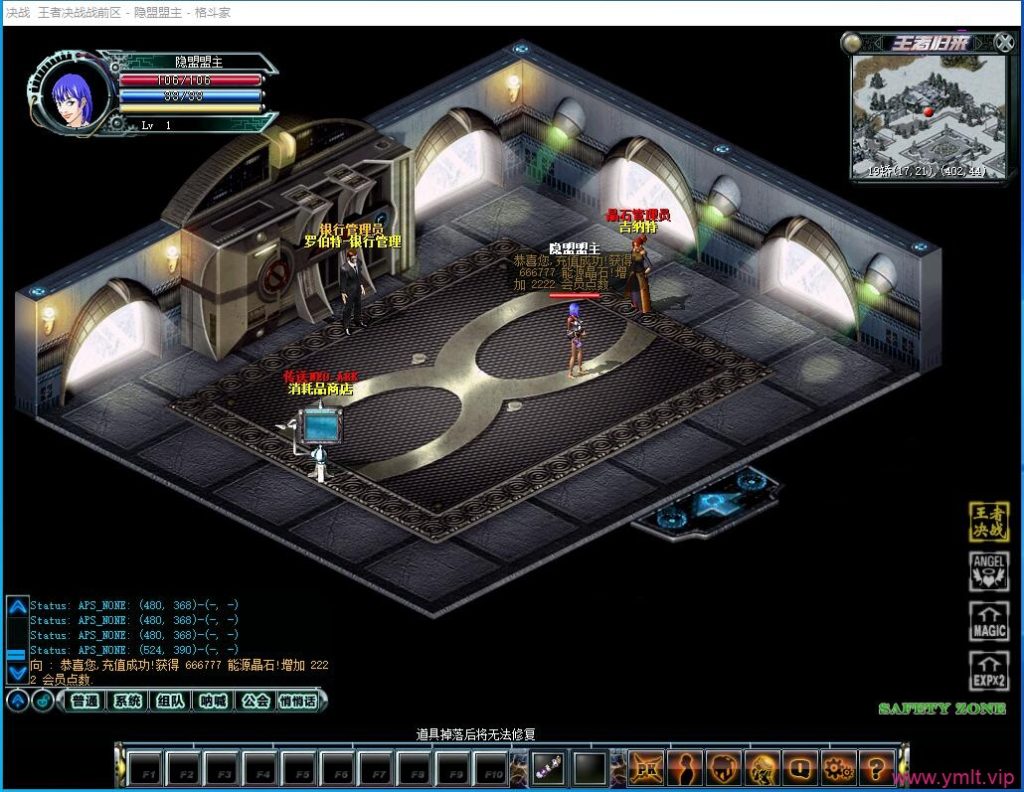Select the 系统 chat tab
1024x792 pixels.
pos(128,701)
